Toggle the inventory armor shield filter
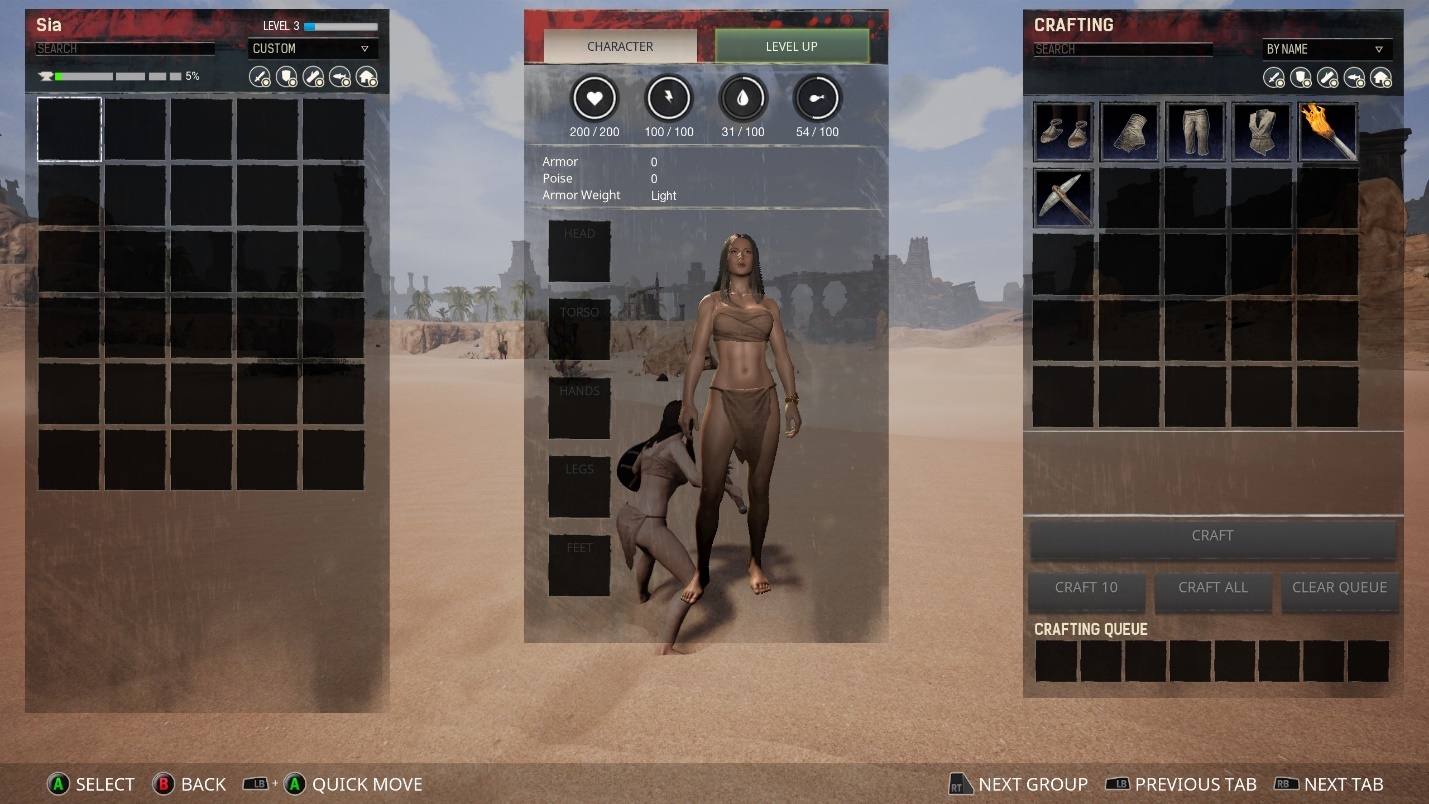 287,77
